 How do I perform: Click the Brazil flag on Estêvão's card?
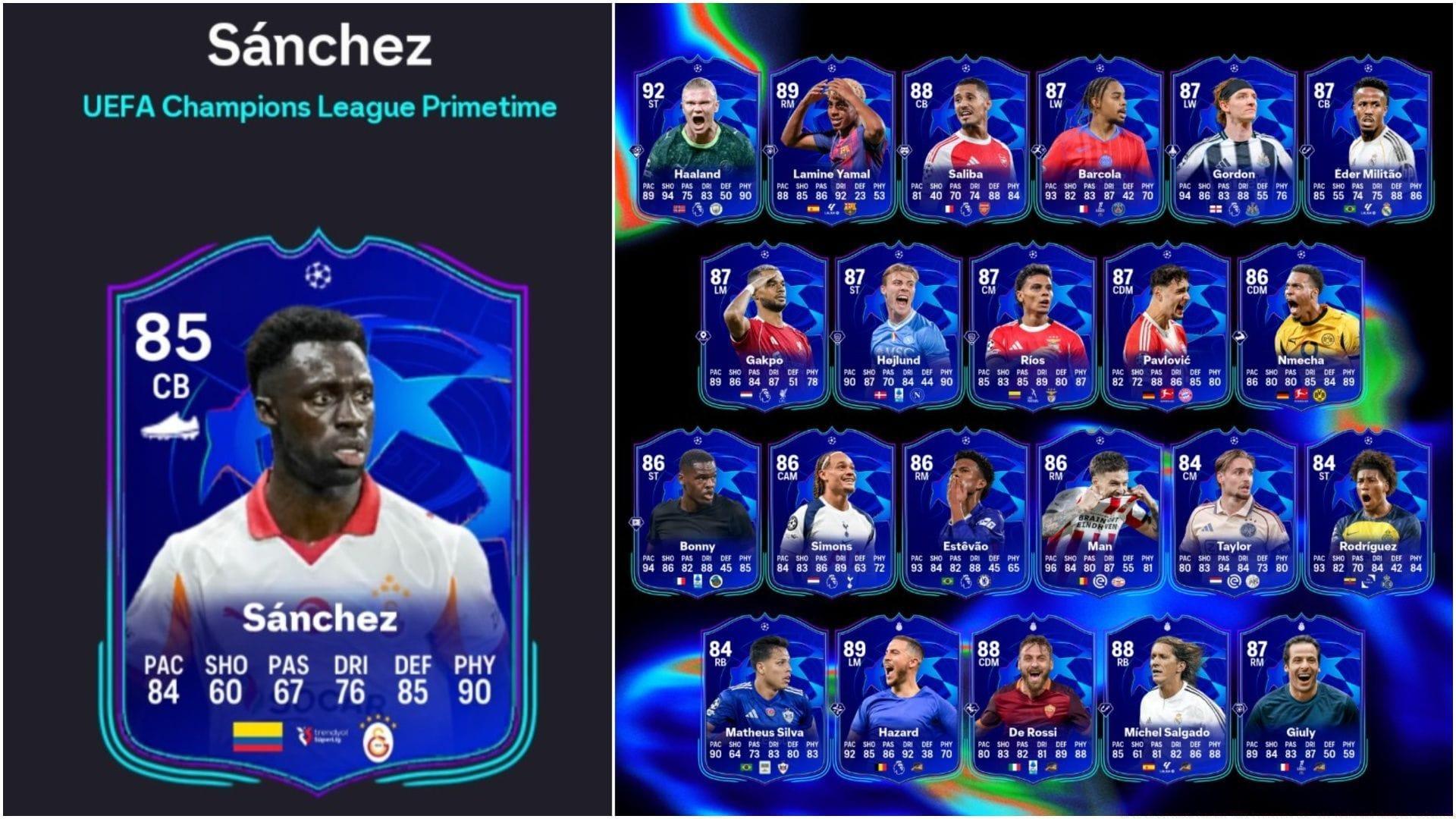[947, 579]
